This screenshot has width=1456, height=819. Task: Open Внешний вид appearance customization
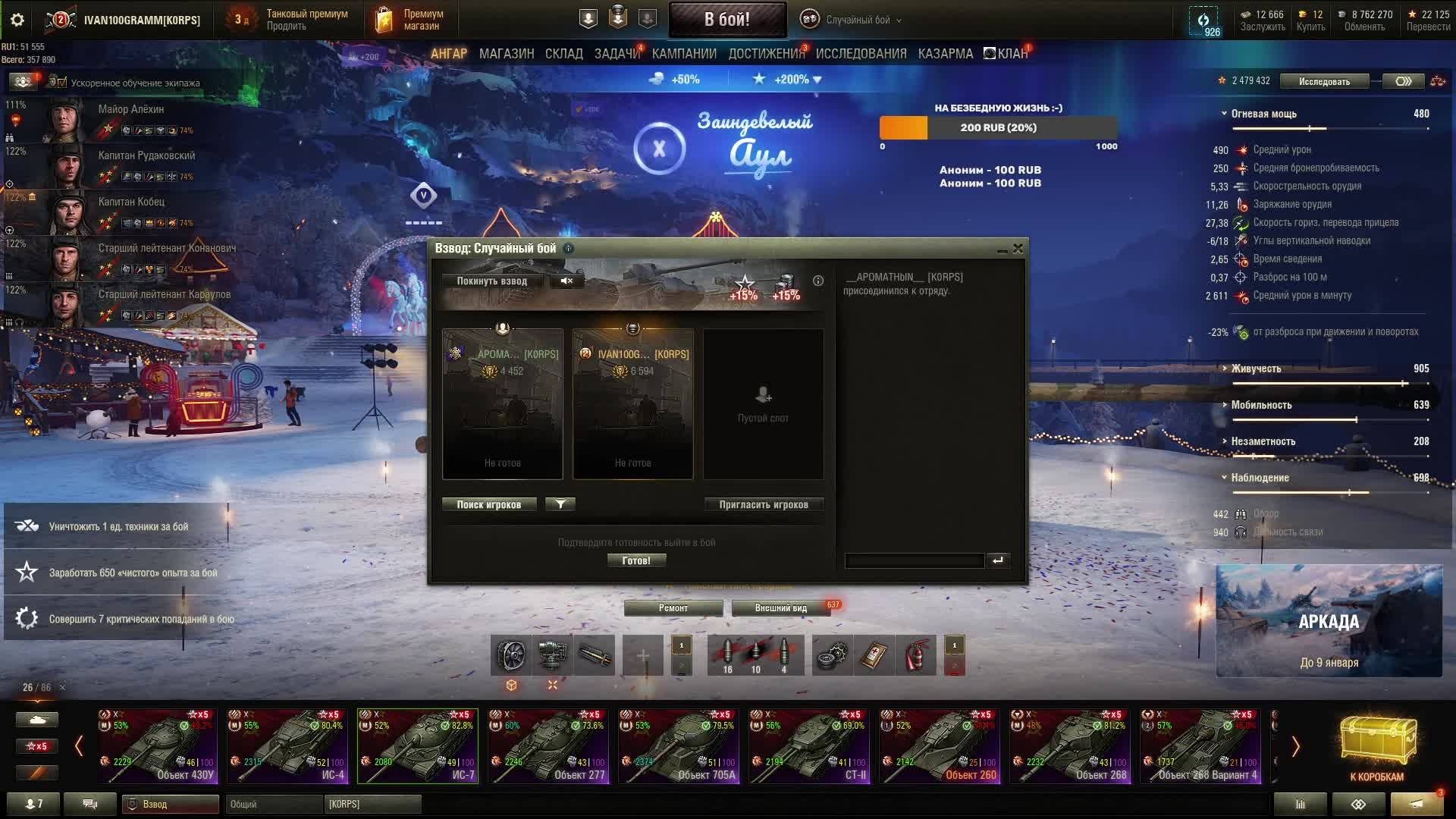click(780, 607)
